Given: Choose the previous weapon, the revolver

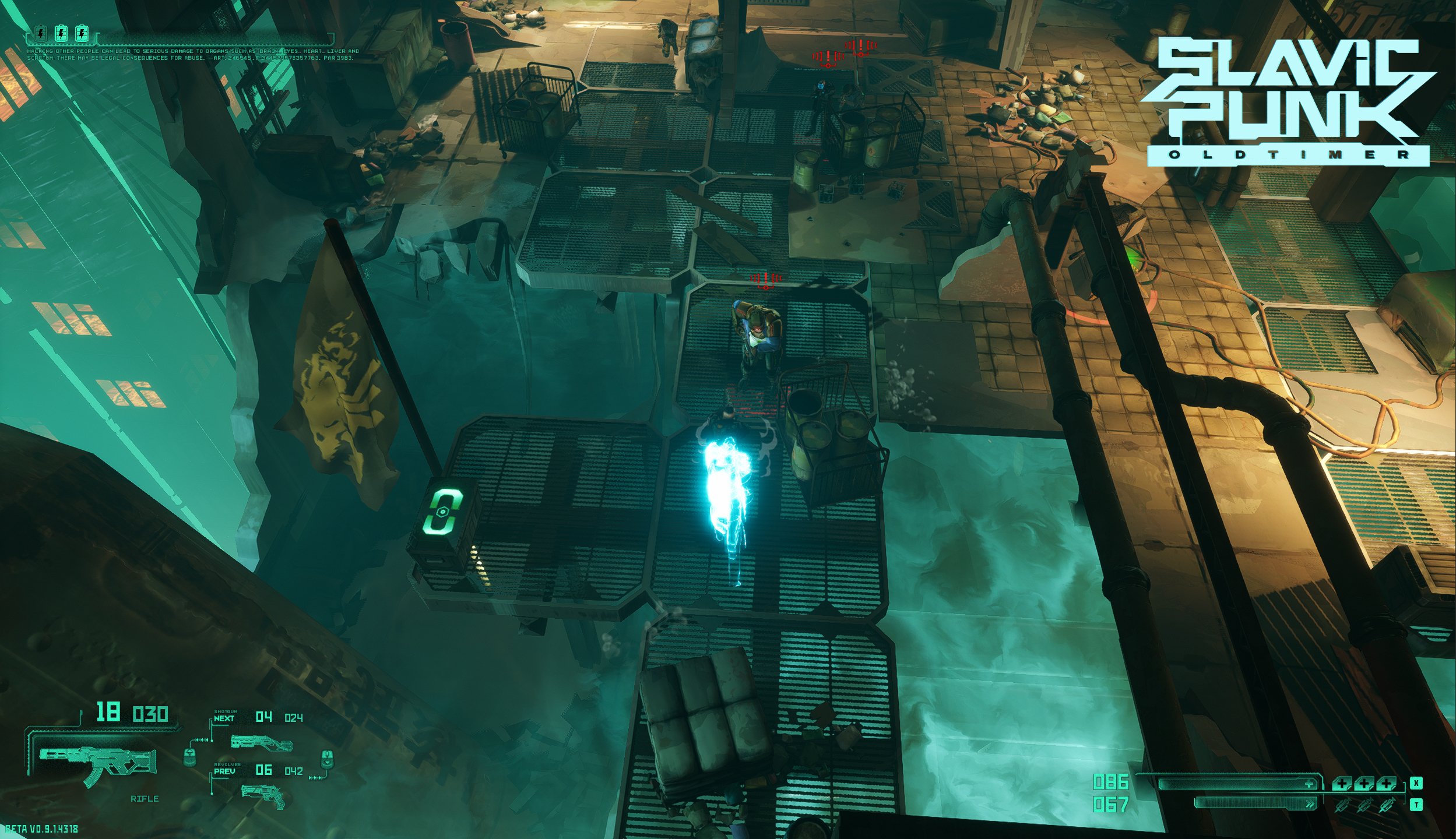Looking at the screenshot, I should coord(263,795).
